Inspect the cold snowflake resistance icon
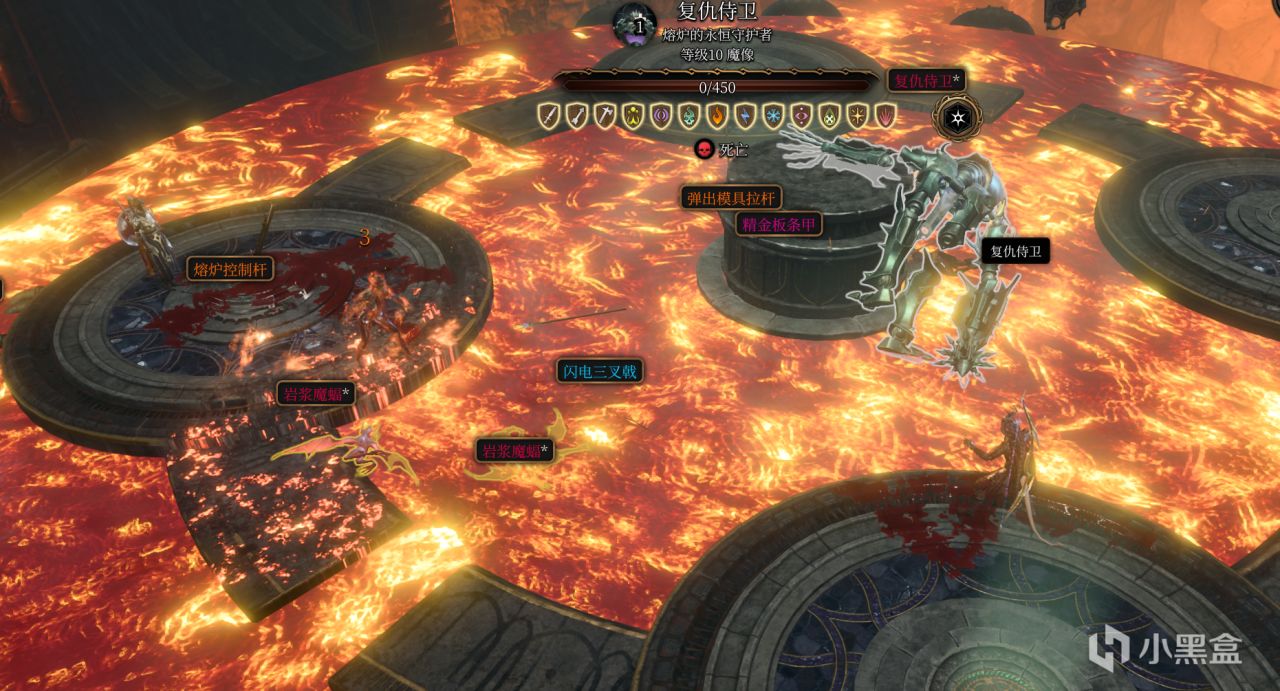The width and height of the screenshot is (1280, 691). click(x=773, y=116)
